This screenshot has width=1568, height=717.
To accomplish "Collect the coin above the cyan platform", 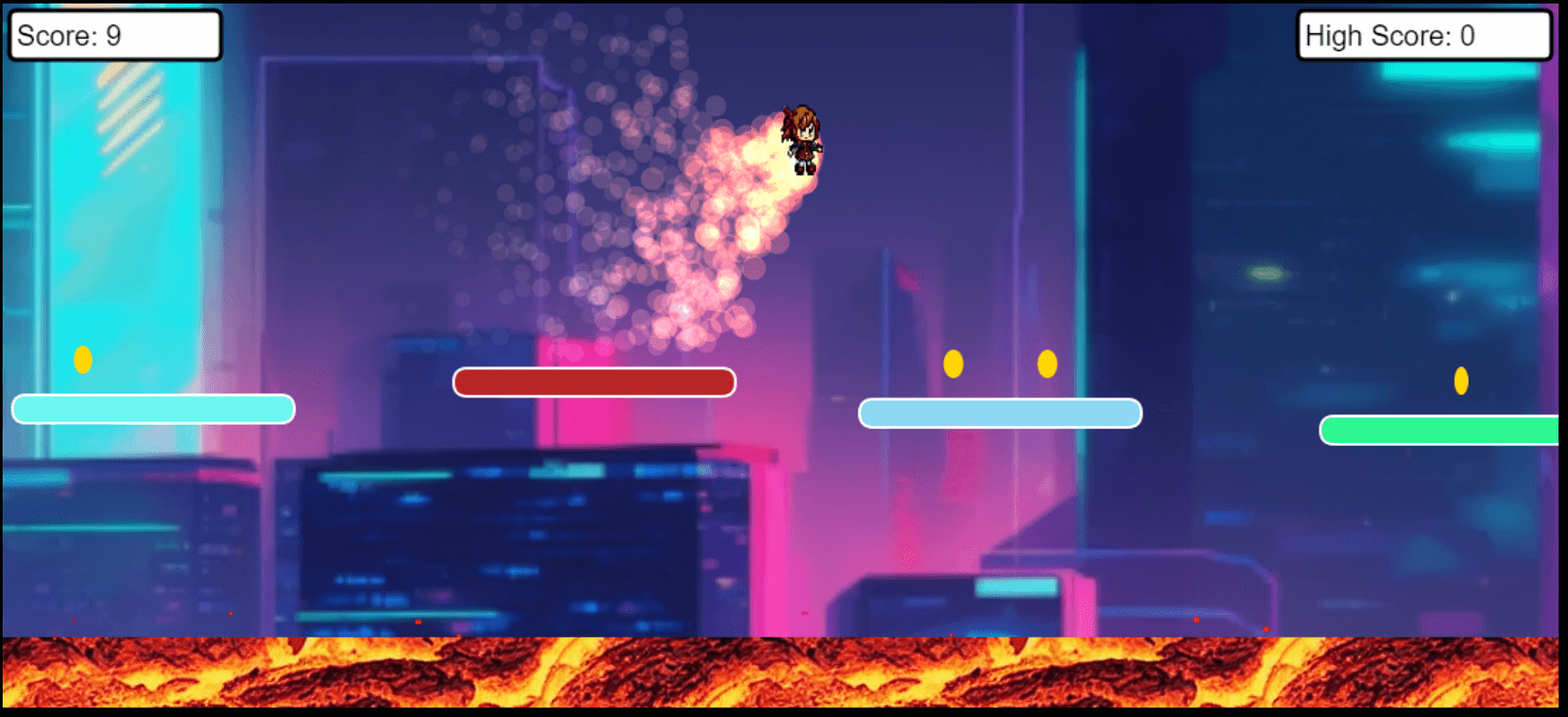I will click(x=84, y=358).
